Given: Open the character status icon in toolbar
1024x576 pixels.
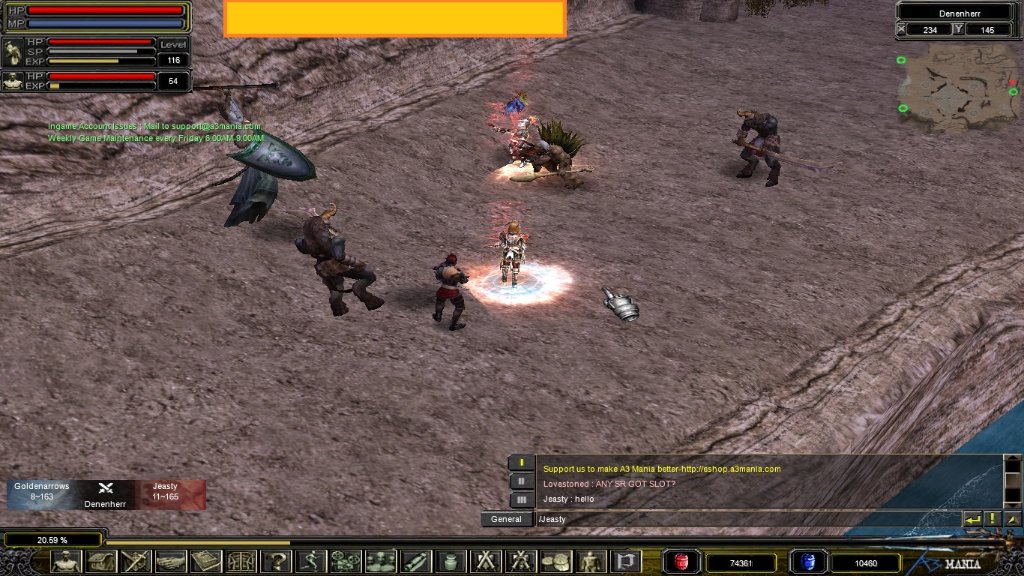Looking at the screenshot, I should (67, 561).
